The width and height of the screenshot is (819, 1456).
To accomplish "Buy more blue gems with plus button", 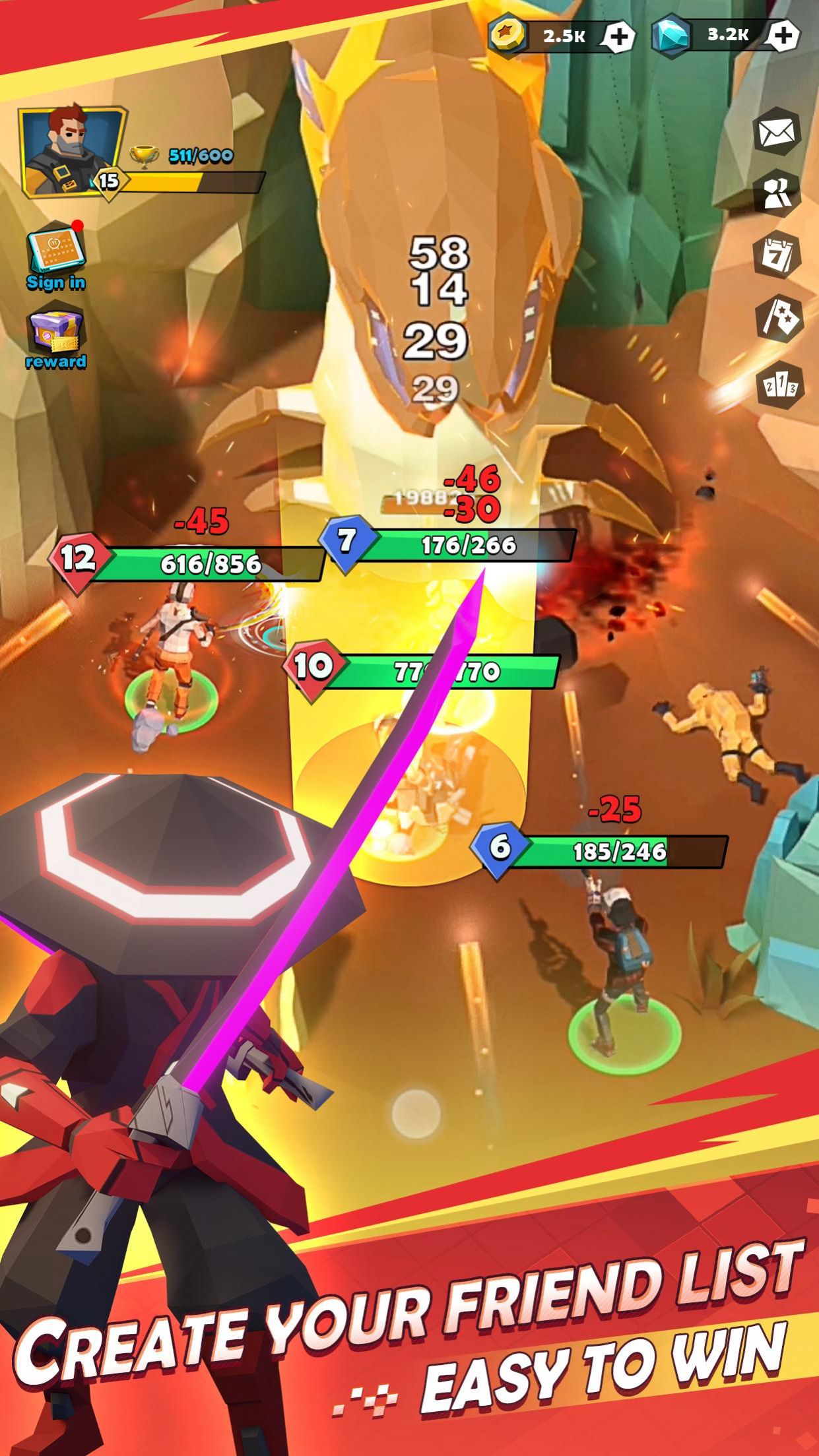I will [x=783, y=36].
